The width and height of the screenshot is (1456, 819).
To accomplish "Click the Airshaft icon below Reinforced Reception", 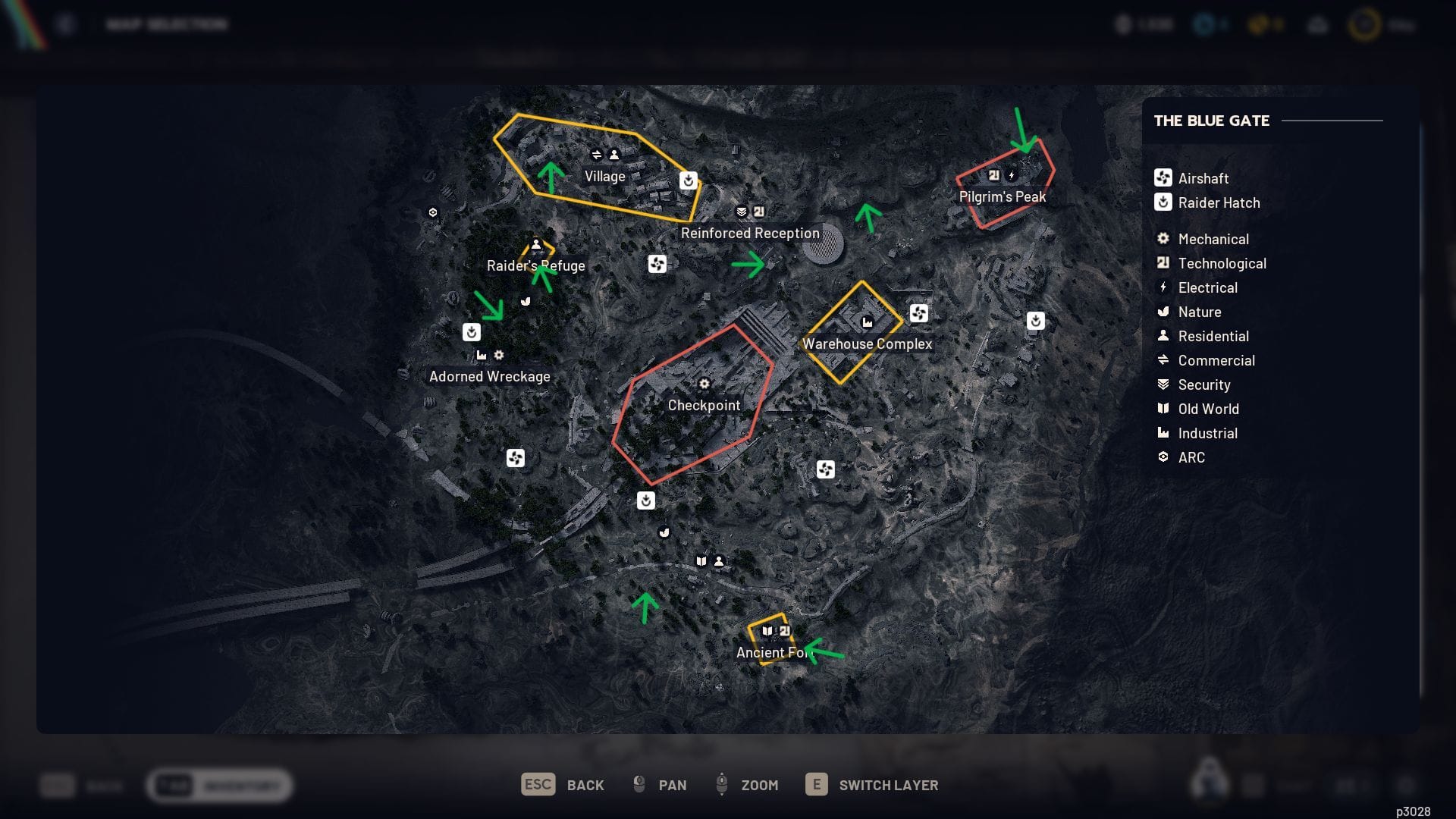I will coord(657,263).
